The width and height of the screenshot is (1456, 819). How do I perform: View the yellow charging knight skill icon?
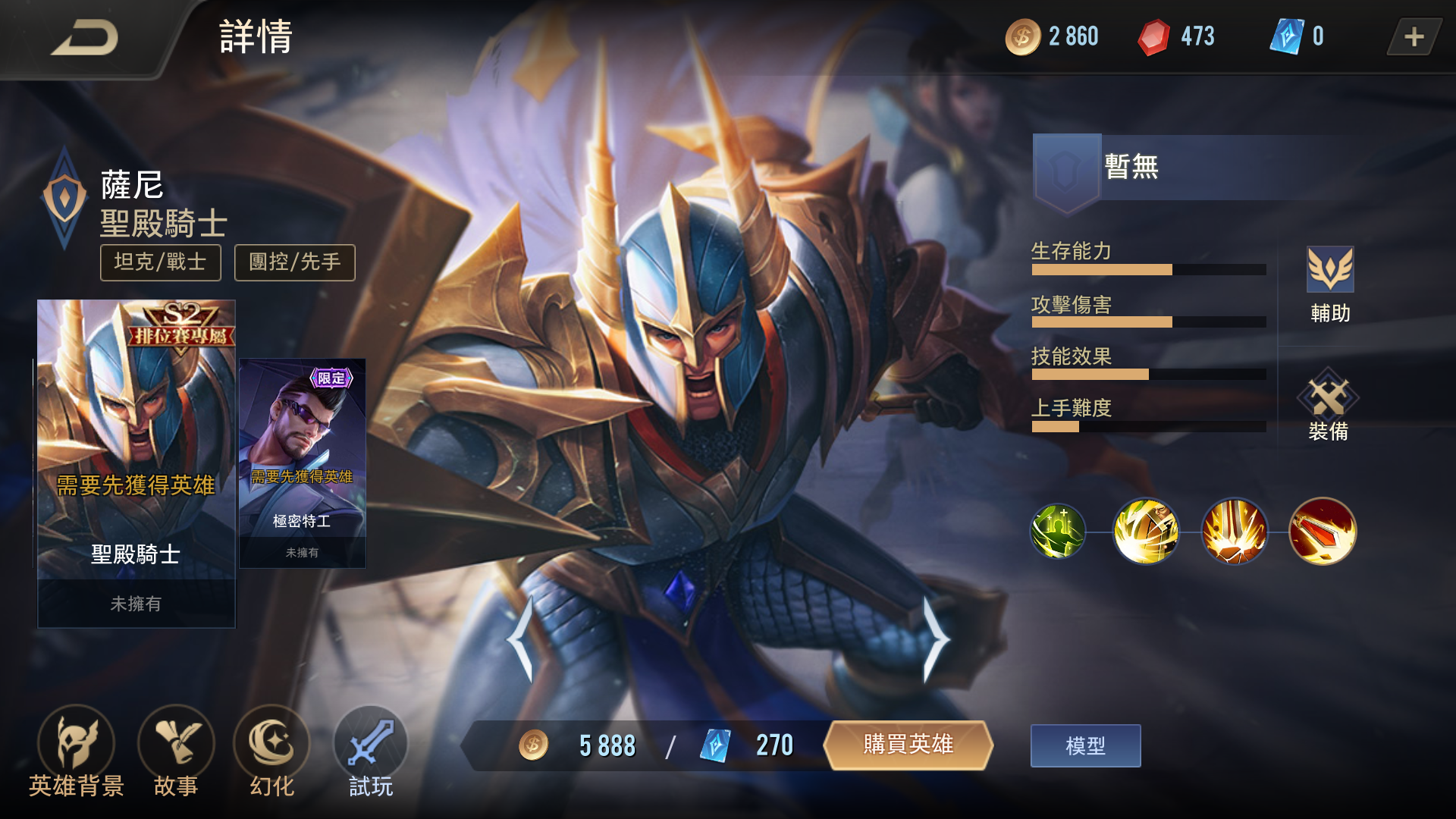tap(1146, 532)
